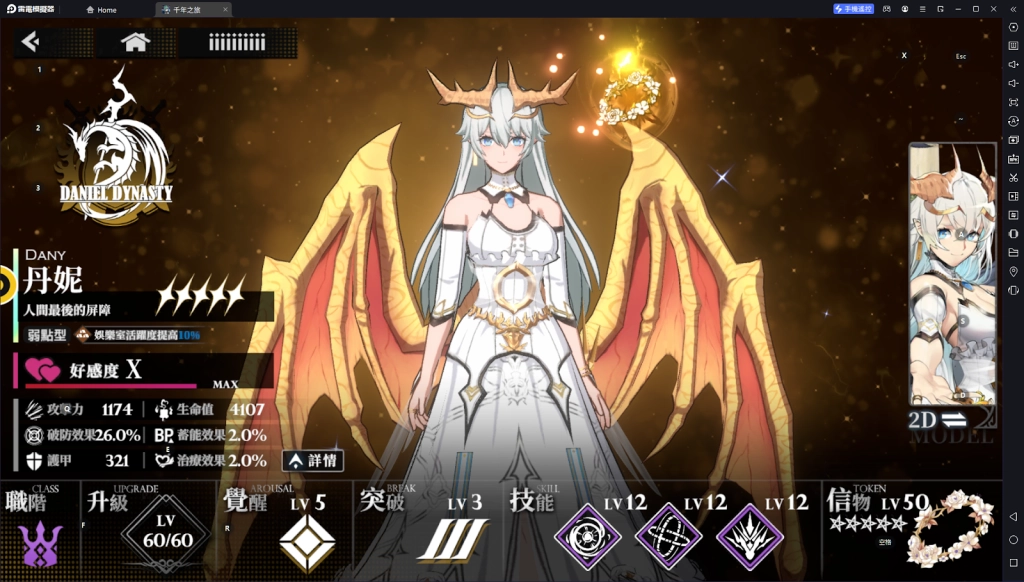Switch to the emulator Home tab

pyautogui.click(x=102, y=9)
